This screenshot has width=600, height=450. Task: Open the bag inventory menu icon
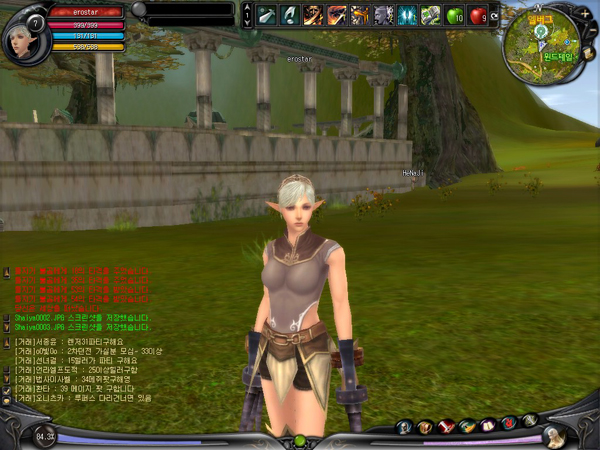pos(425,427)
